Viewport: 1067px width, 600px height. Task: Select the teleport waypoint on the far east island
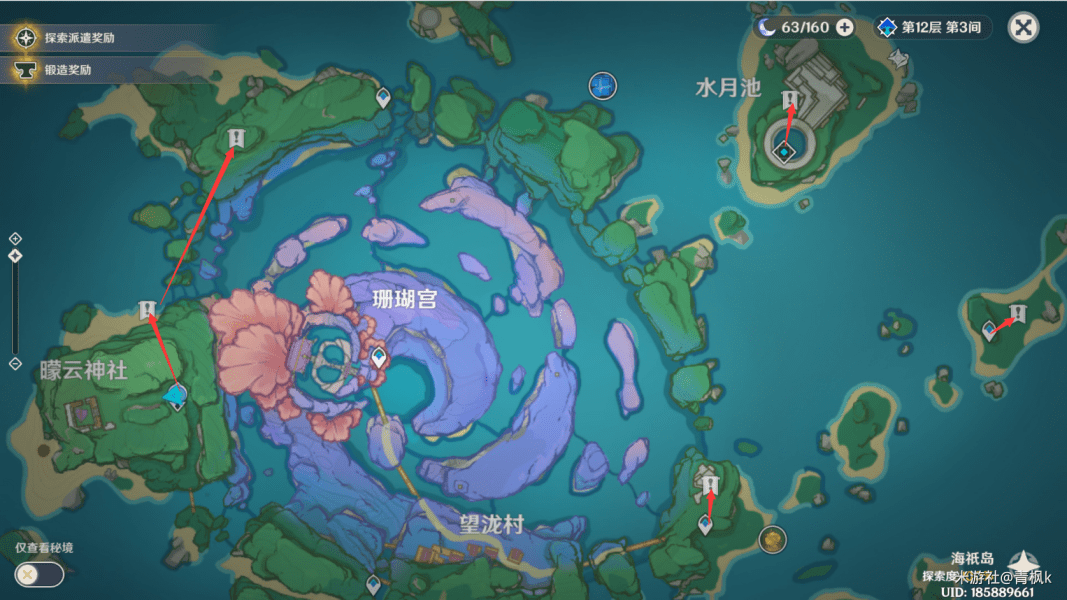point(989,329)
